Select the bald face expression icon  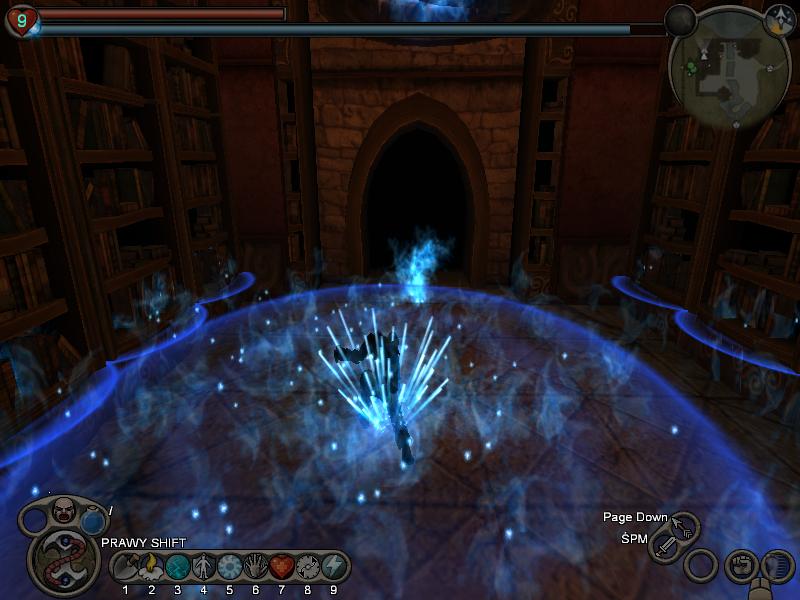(x=64, y=510)
